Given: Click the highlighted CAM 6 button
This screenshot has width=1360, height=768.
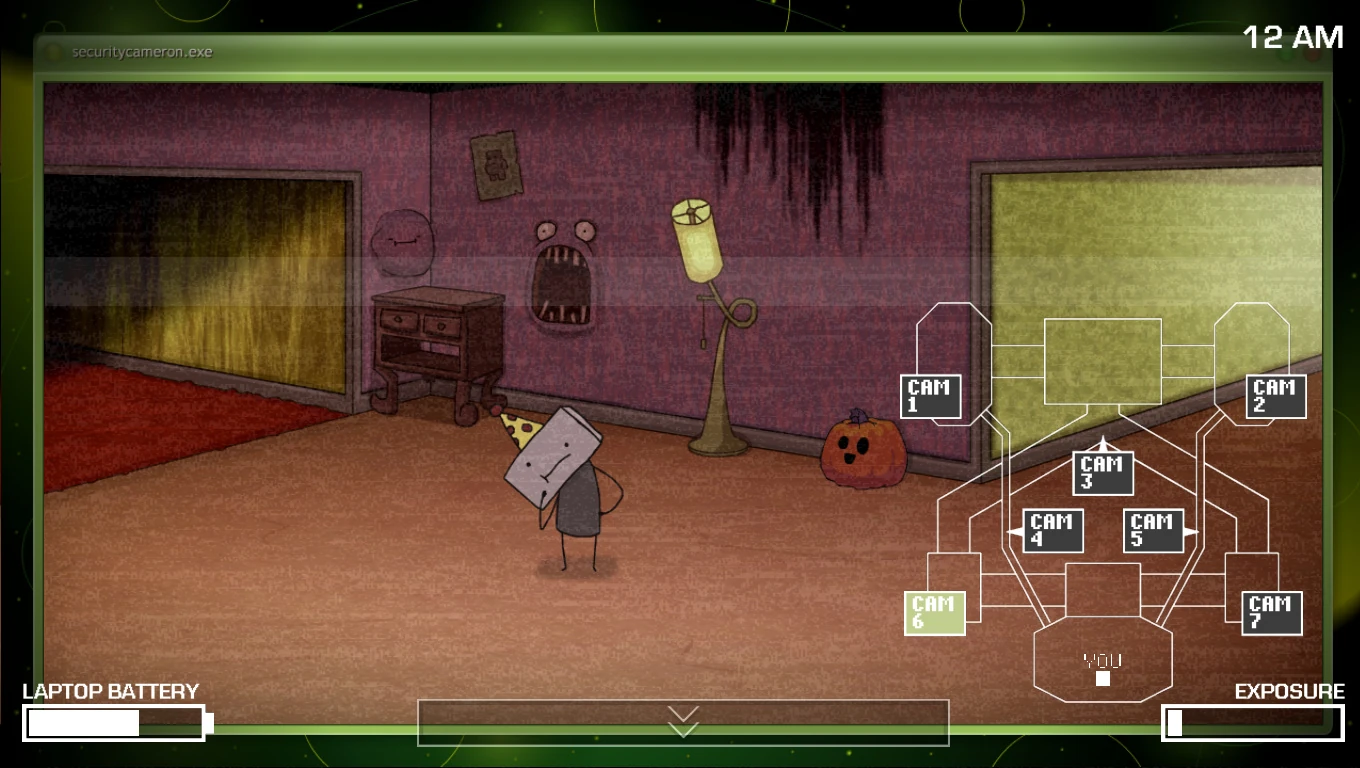Looking at the screenshot, I should [x=934, y=613].
